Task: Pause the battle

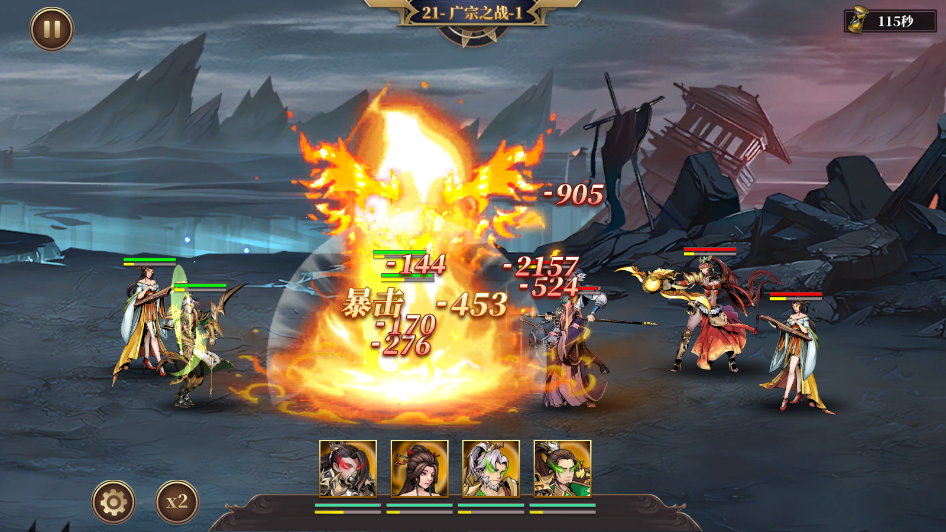Action: 52,29
